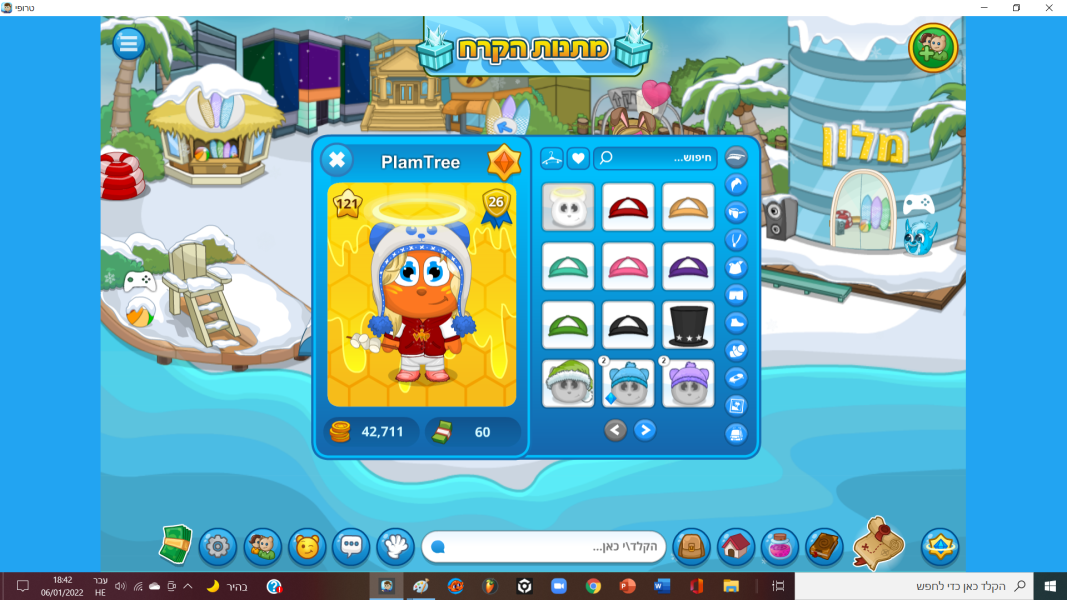Open the hamburger main menu
1067x600 pixels.
(x=128, y=43)
